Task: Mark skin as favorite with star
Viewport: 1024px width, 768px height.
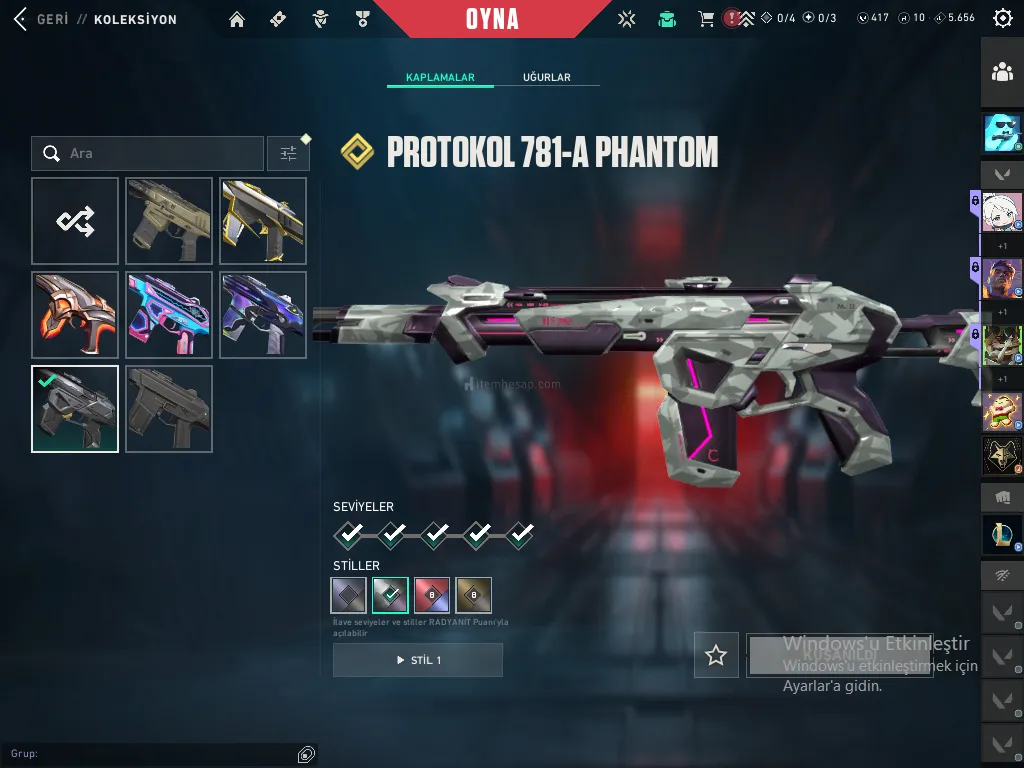Action: point(716,655)
